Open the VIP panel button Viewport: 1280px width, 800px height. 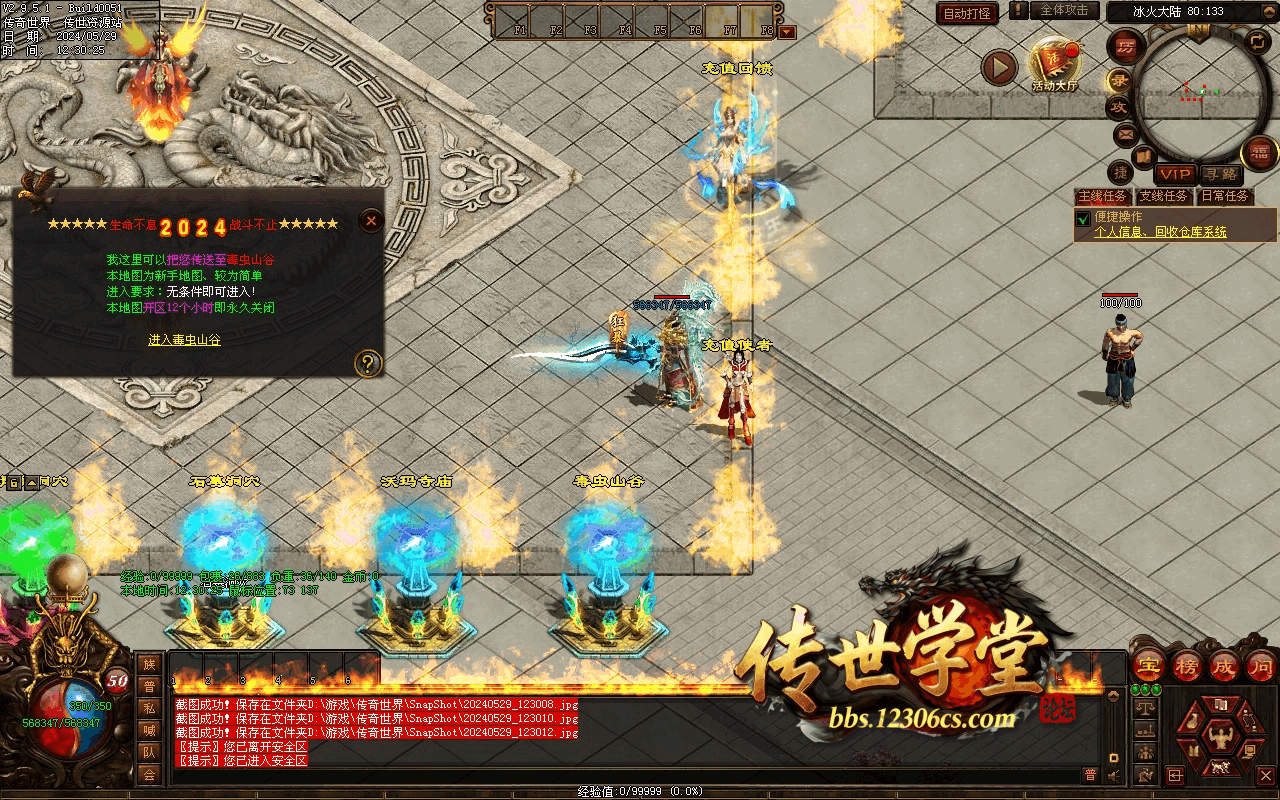tap(1176, 174)
